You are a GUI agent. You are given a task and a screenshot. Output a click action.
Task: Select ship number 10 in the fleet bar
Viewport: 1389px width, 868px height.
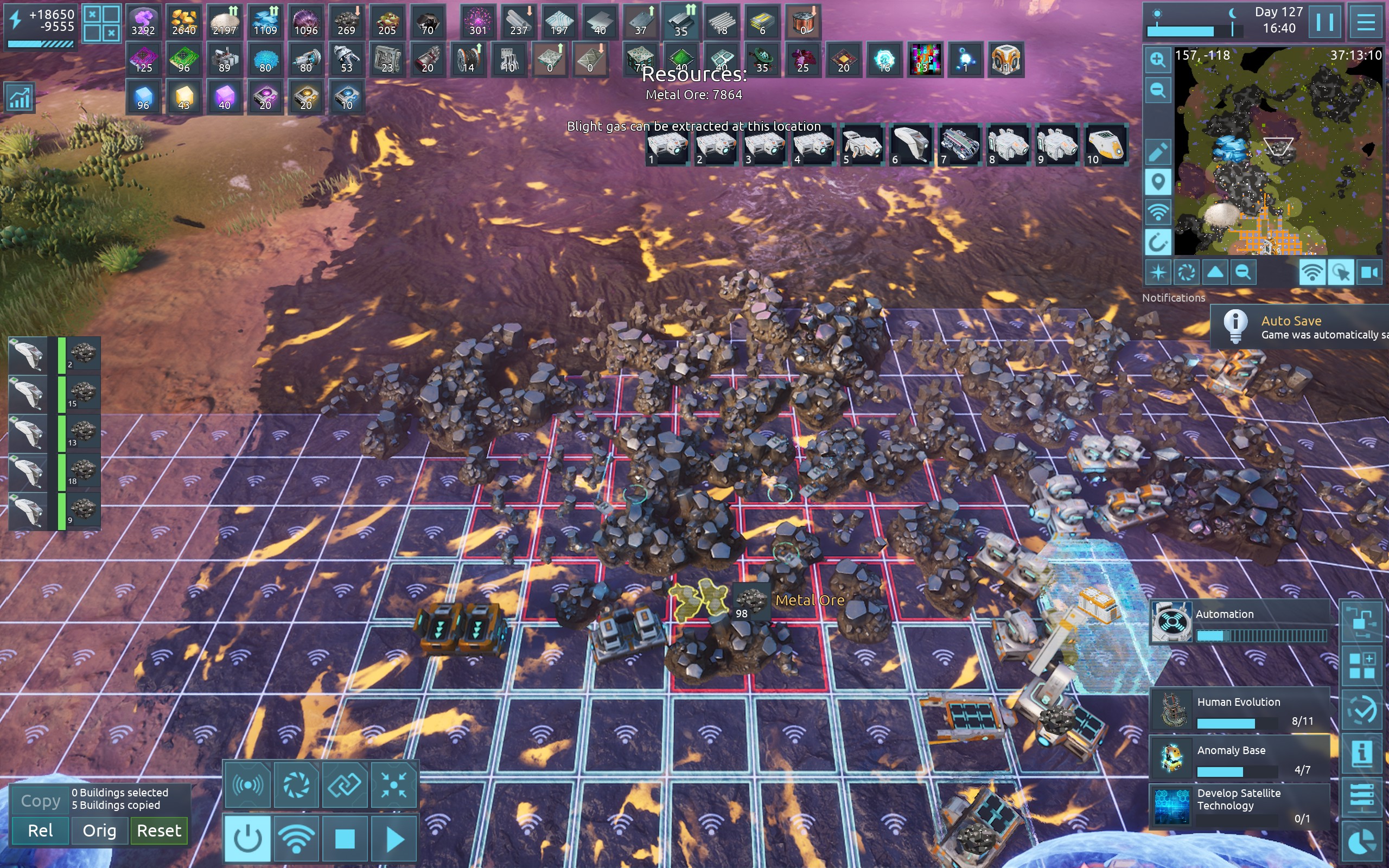point(1105,145)
